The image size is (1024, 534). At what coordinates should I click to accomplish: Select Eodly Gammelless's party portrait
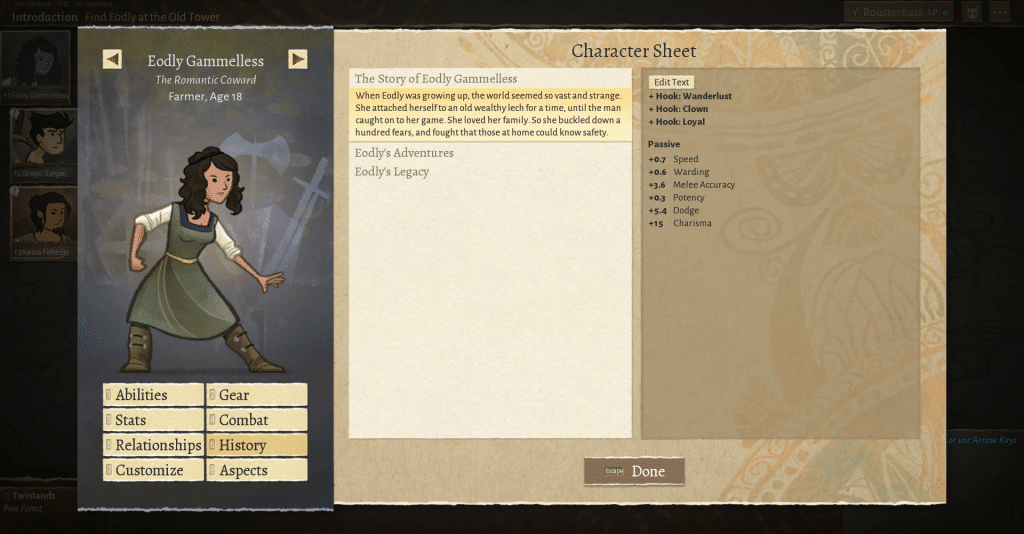point(38,65)
